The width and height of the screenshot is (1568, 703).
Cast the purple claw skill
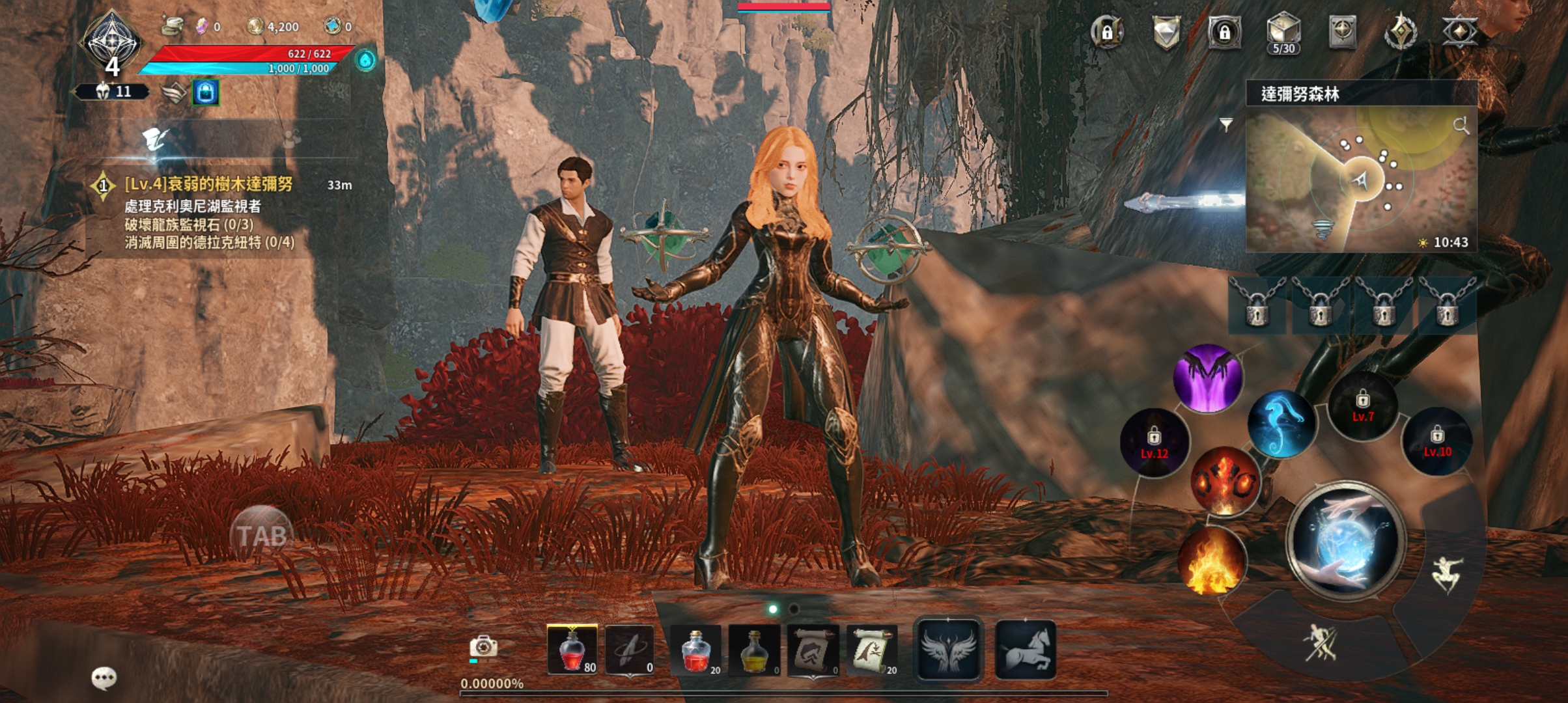tap(1208, 378)
